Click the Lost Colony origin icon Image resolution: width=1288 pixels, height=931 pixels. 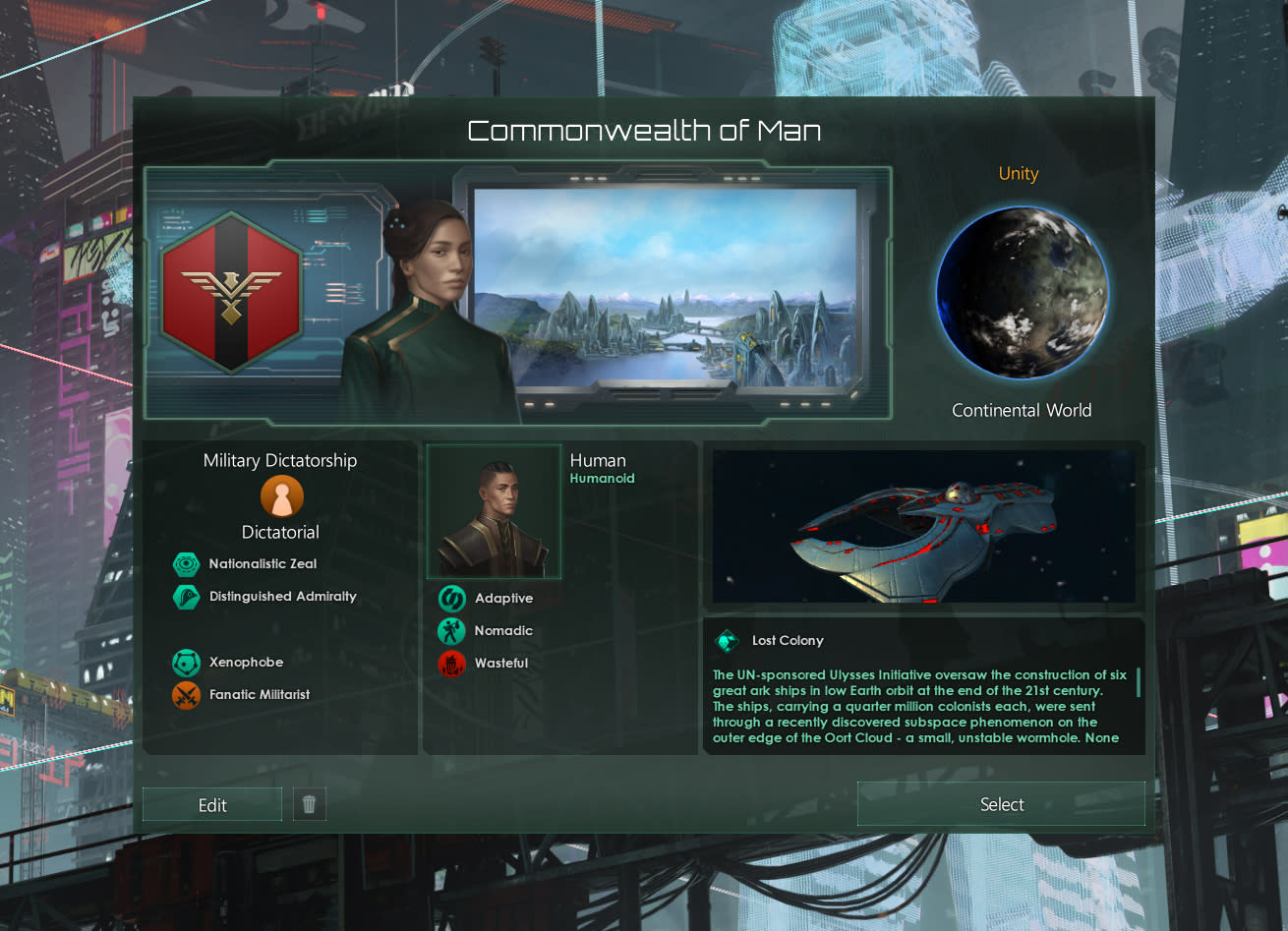[x=727, y=641]
